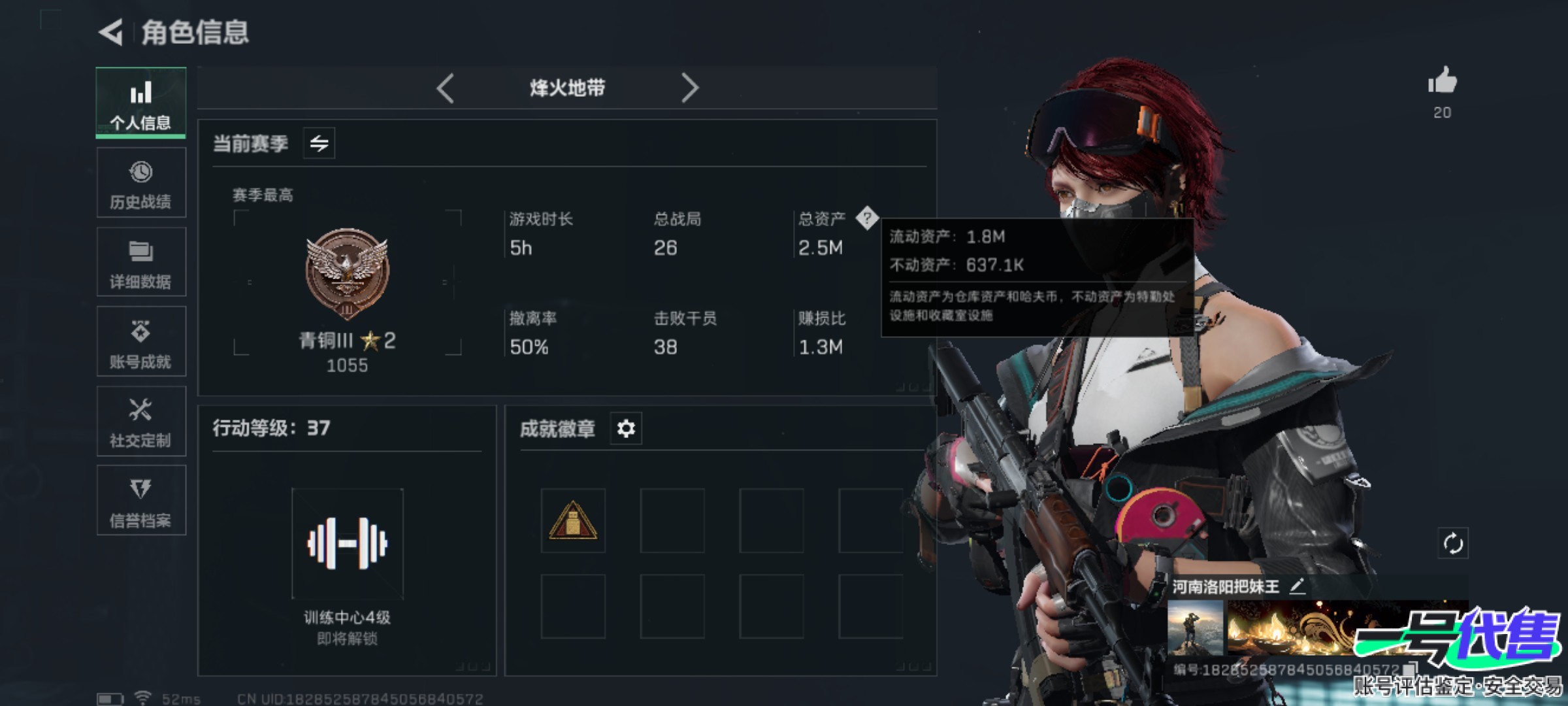Open the 训练中心 dumbbell tile

tap(348, 543)
